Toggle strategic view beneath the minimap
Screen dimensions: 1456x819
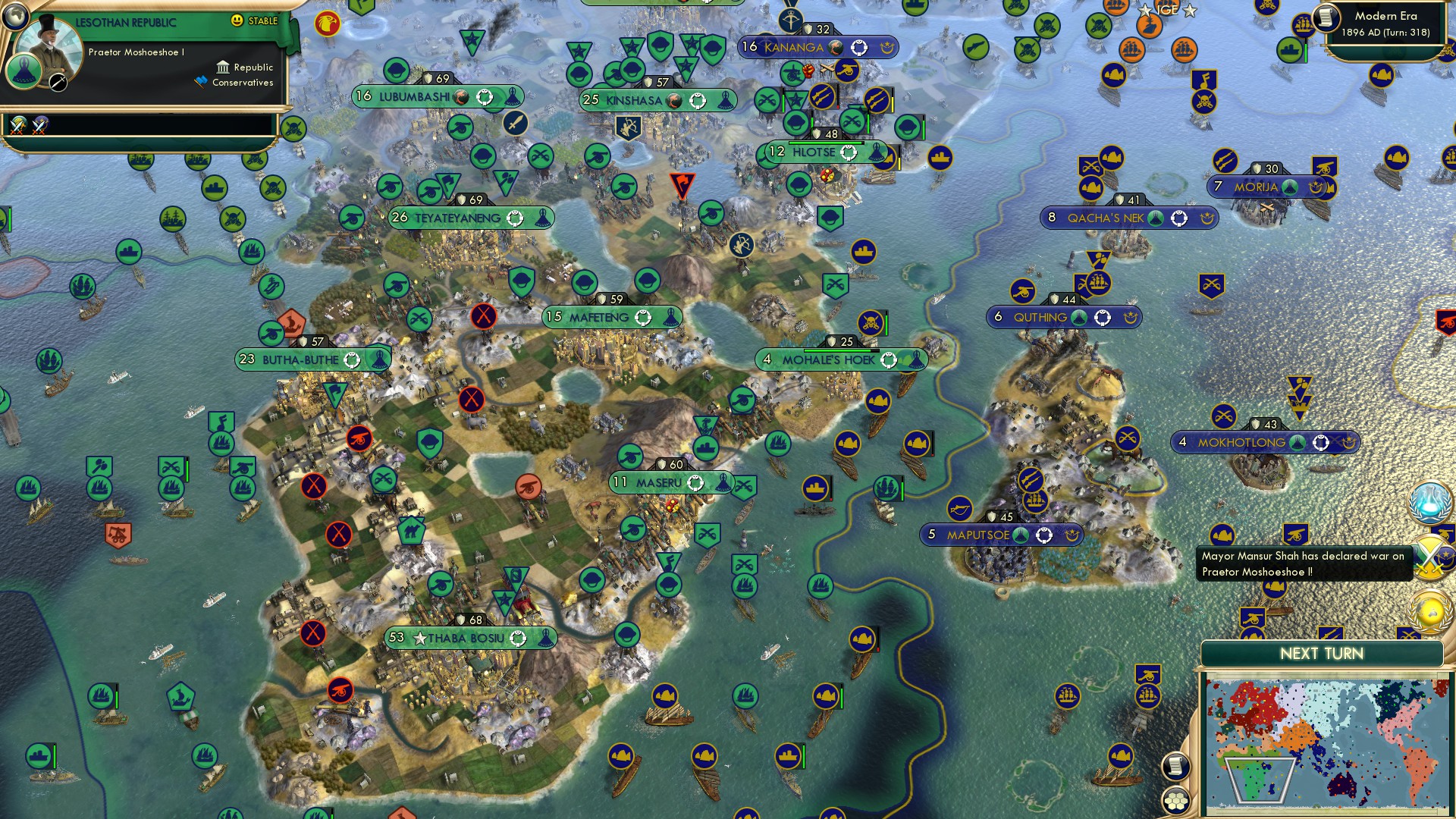[x=1176, y=799]
